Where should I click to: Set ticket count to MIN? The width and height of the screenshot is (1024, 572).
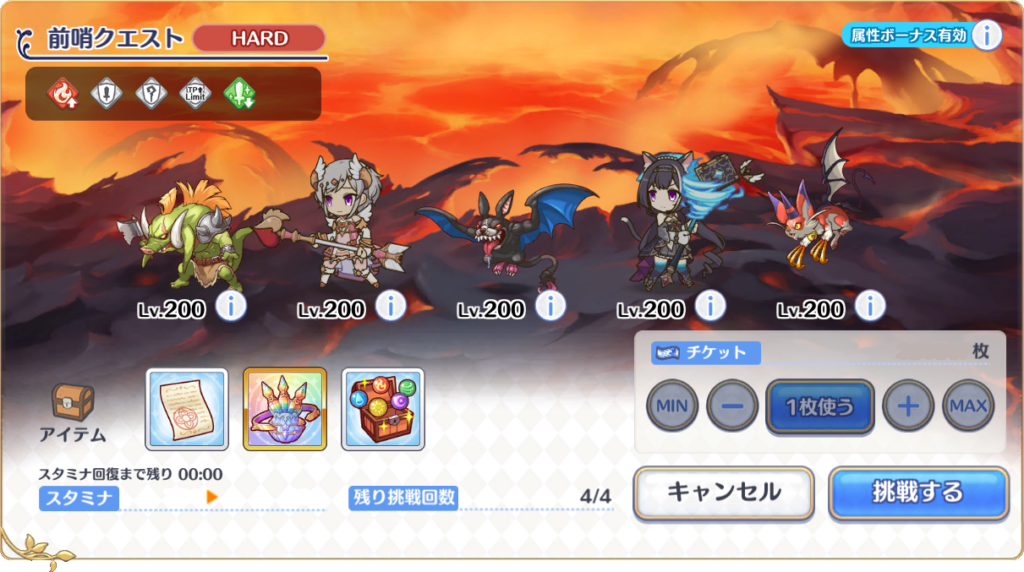click(x=672, y=406)
